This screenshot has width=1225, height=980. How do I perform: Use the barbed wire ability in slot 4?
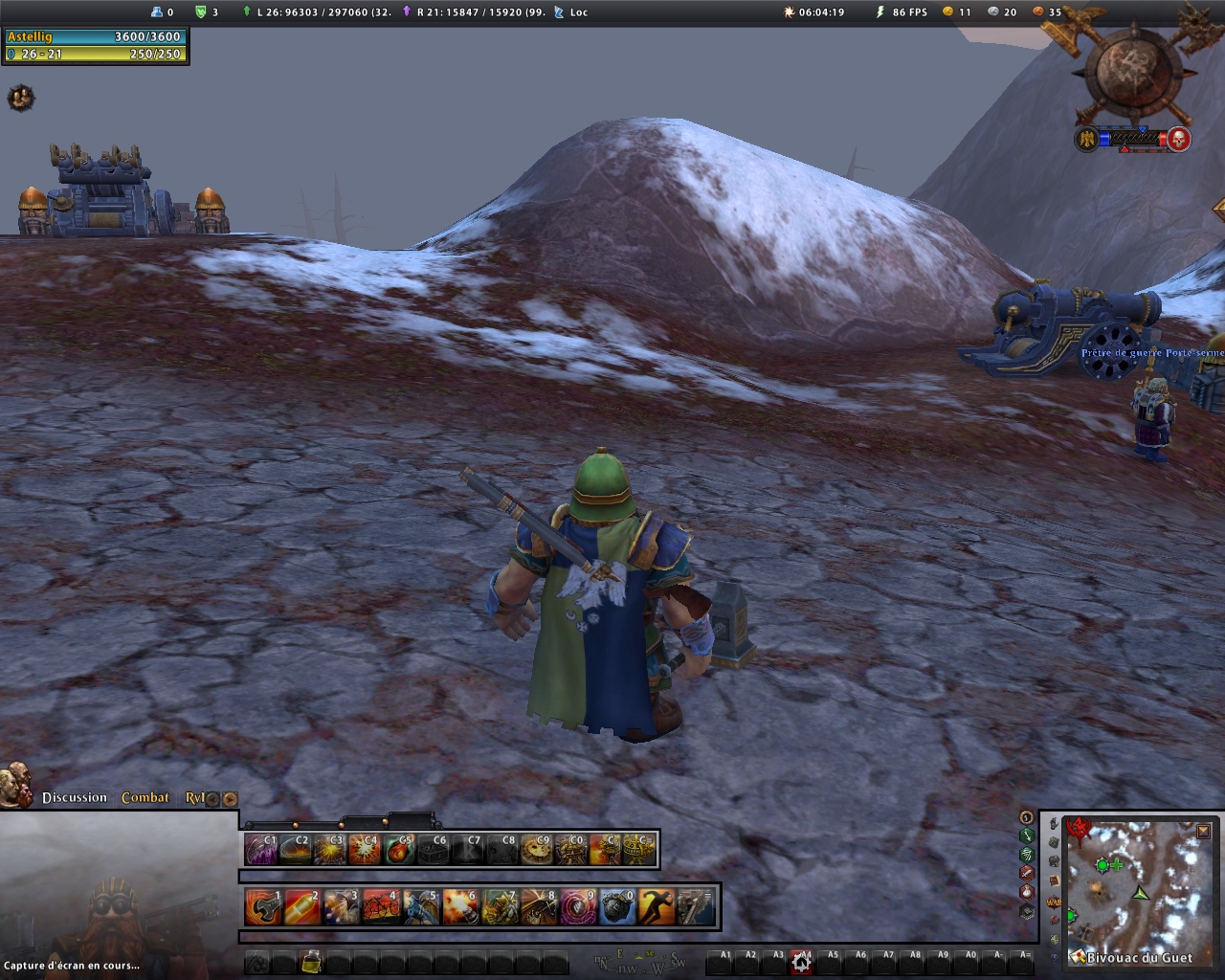379,907
